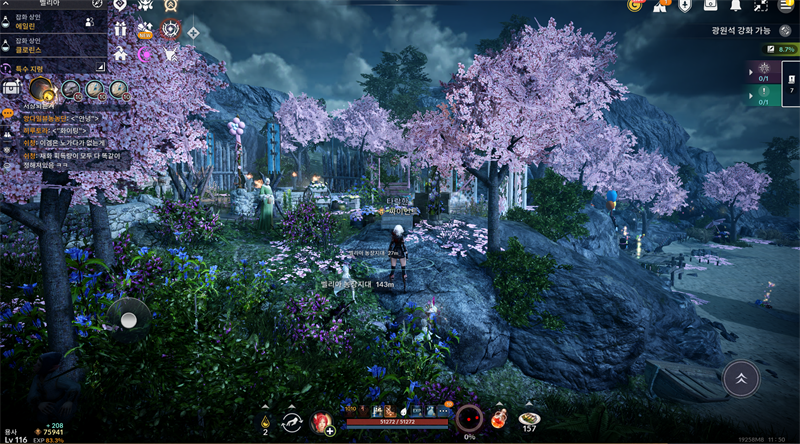
Task: Tap the virtual movement joystick
Action: 129,317
